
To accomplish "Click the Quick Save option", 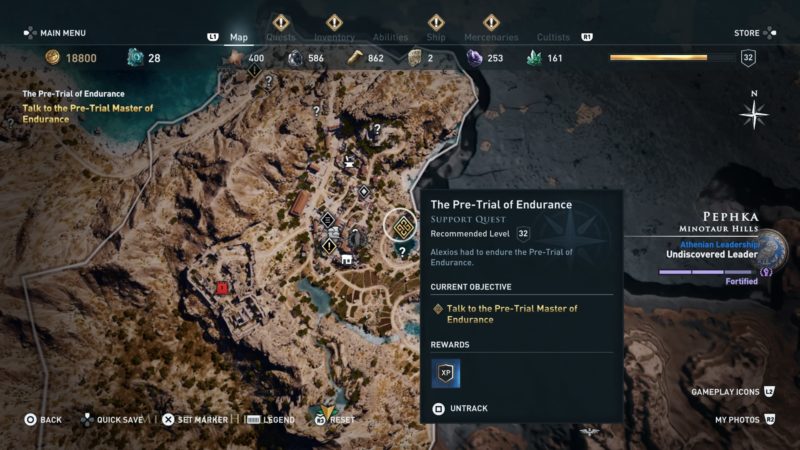I will click(117, 420).
